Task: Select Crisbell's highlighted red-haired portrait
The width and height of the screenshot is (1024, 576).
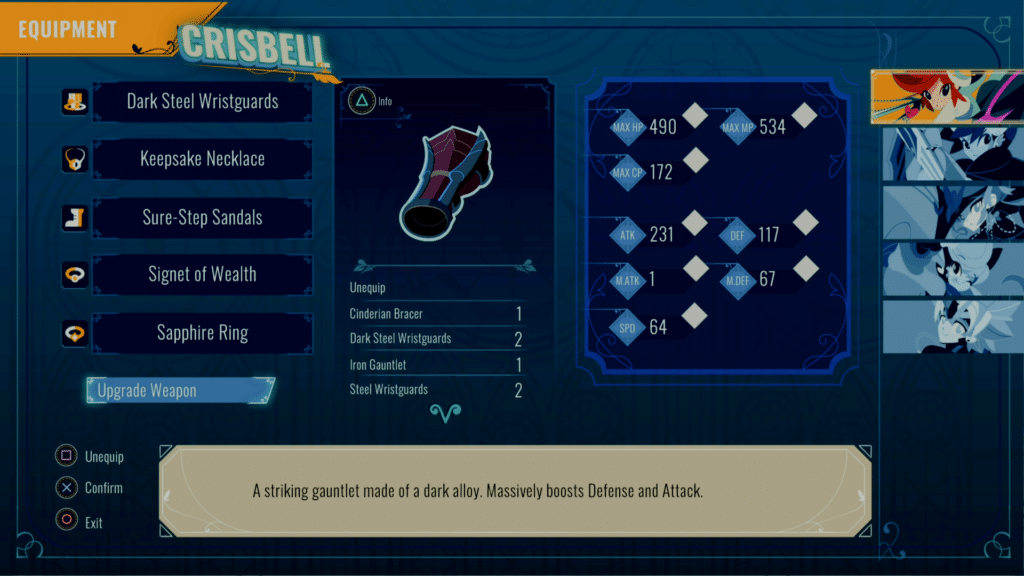Action: (945, 97)
